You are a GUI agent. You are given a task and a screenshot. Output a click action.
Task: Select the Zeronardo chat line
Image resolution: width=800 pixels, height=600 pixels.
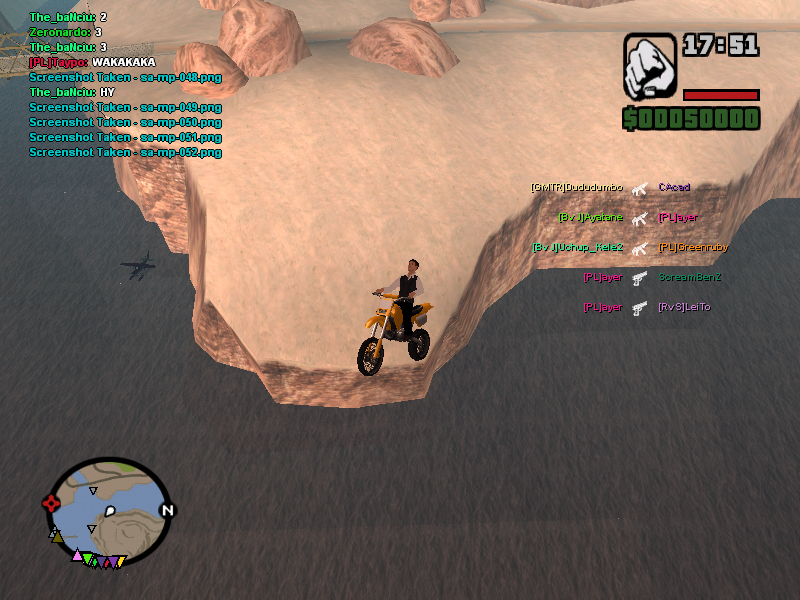66,32
